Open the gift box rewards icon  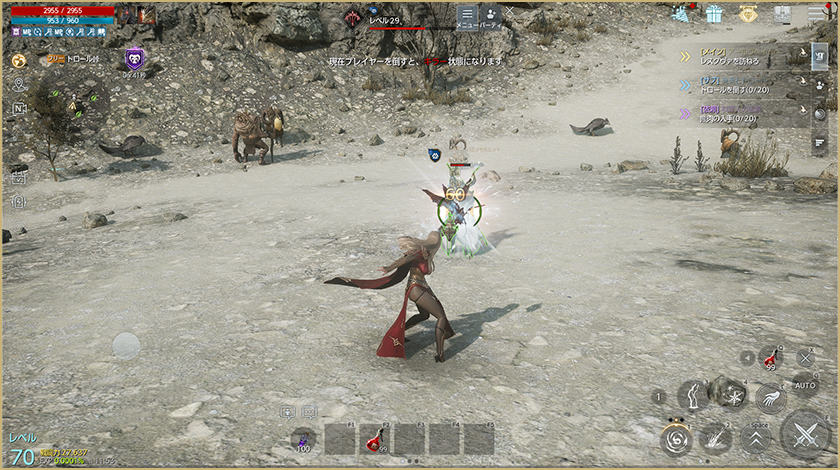point(714,14)
